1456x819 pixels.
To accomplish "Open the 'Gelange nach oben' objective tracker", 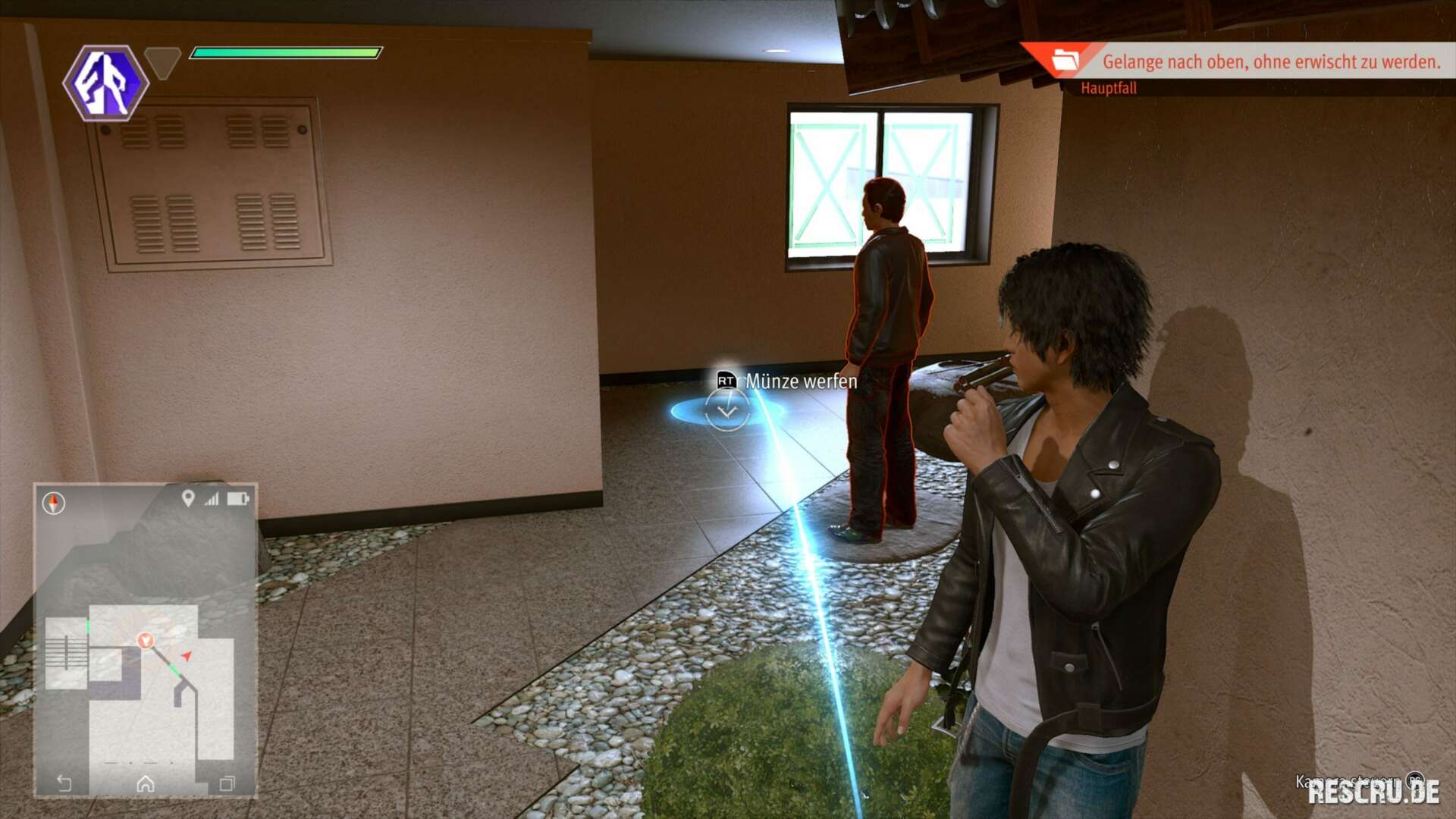I will point(1270,61).
